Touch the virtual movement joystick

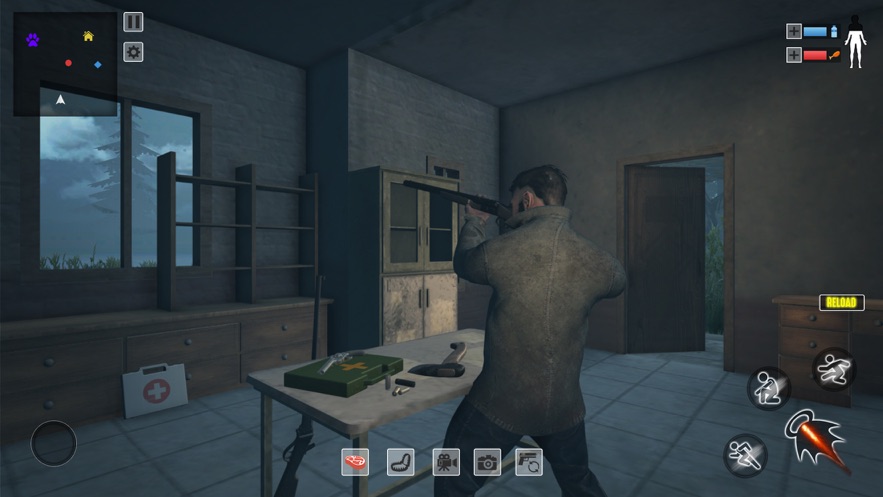point(54,443)
